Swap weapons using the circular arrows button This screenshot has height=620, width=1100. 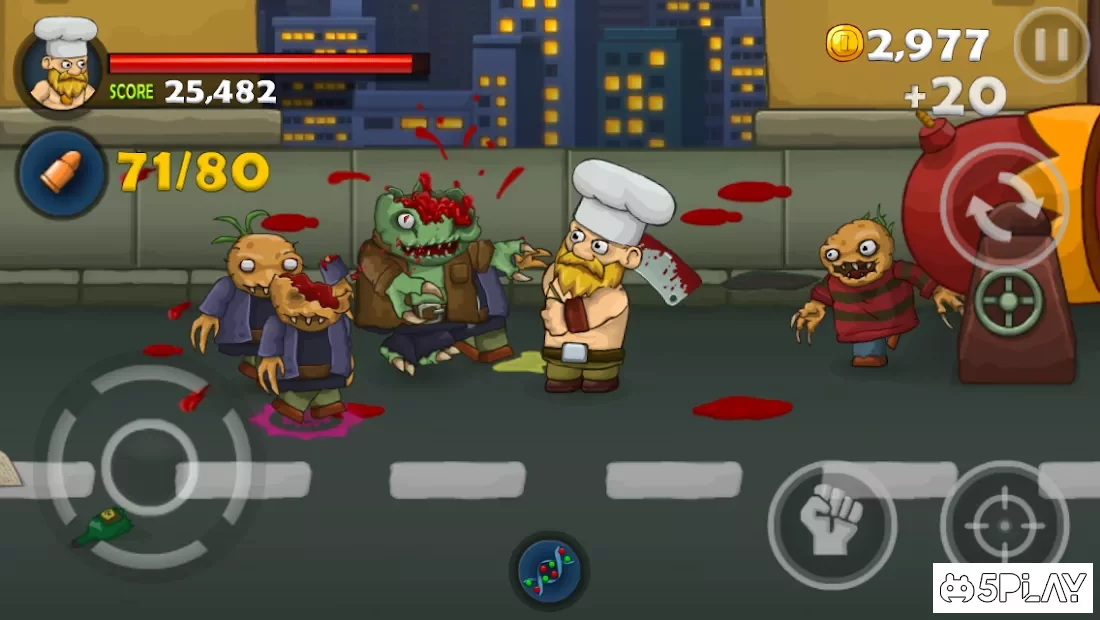(1004, 206)
